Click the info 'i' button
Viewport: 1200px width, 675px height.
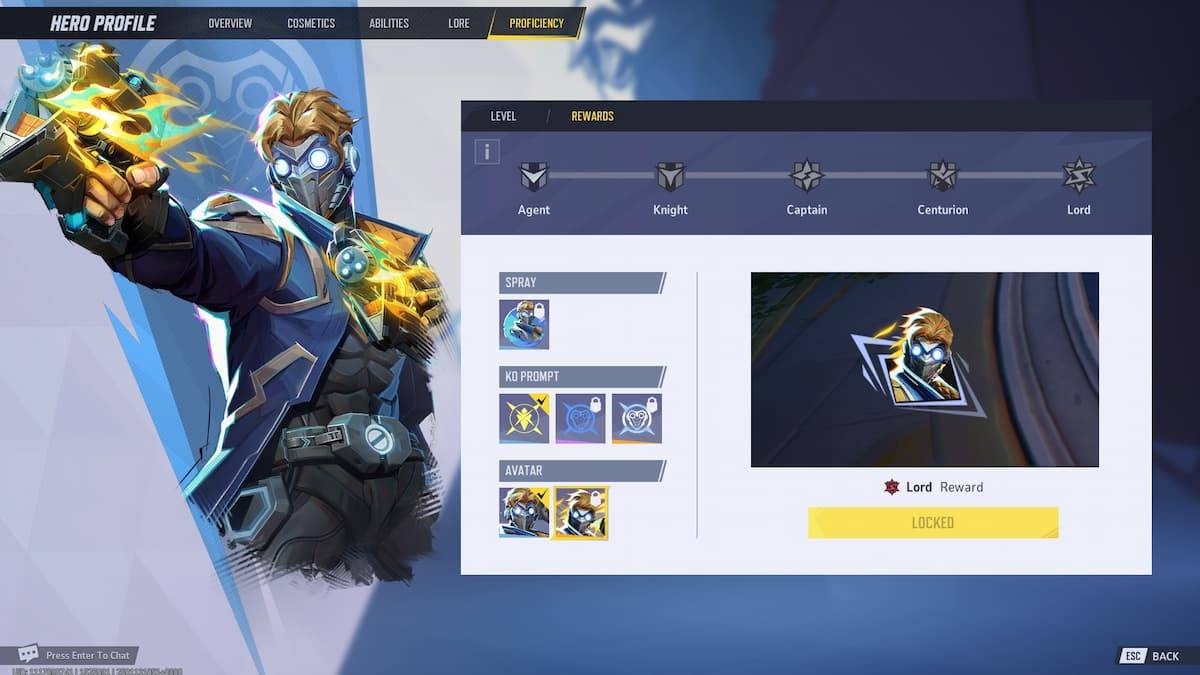(x=487, y=152)
